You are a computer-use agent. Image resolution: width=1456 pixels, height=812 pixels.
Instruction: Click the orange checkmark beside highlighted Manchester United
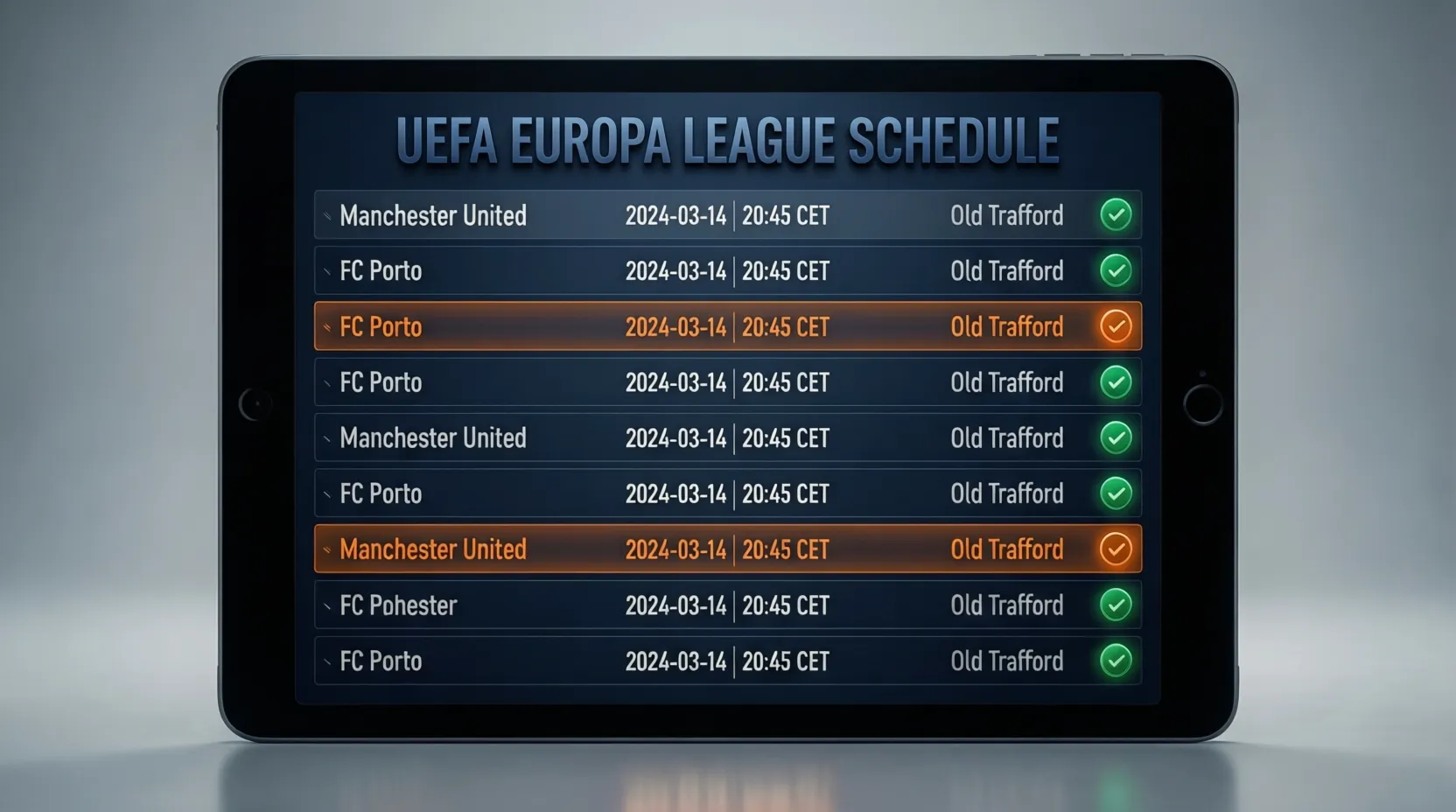pos(1116,549)
